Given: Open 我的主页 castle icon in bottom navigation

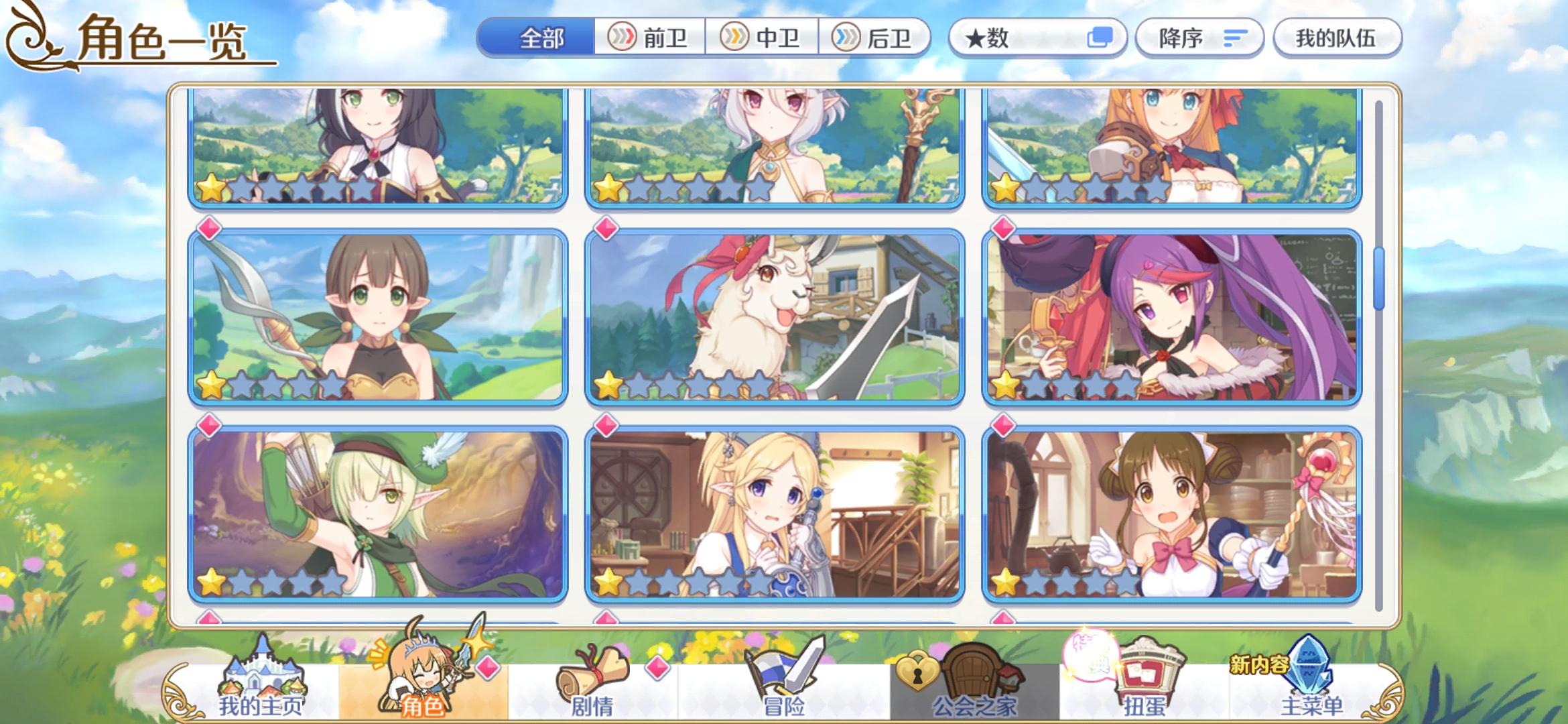Looking at the screenshot, I should point(261,670).
